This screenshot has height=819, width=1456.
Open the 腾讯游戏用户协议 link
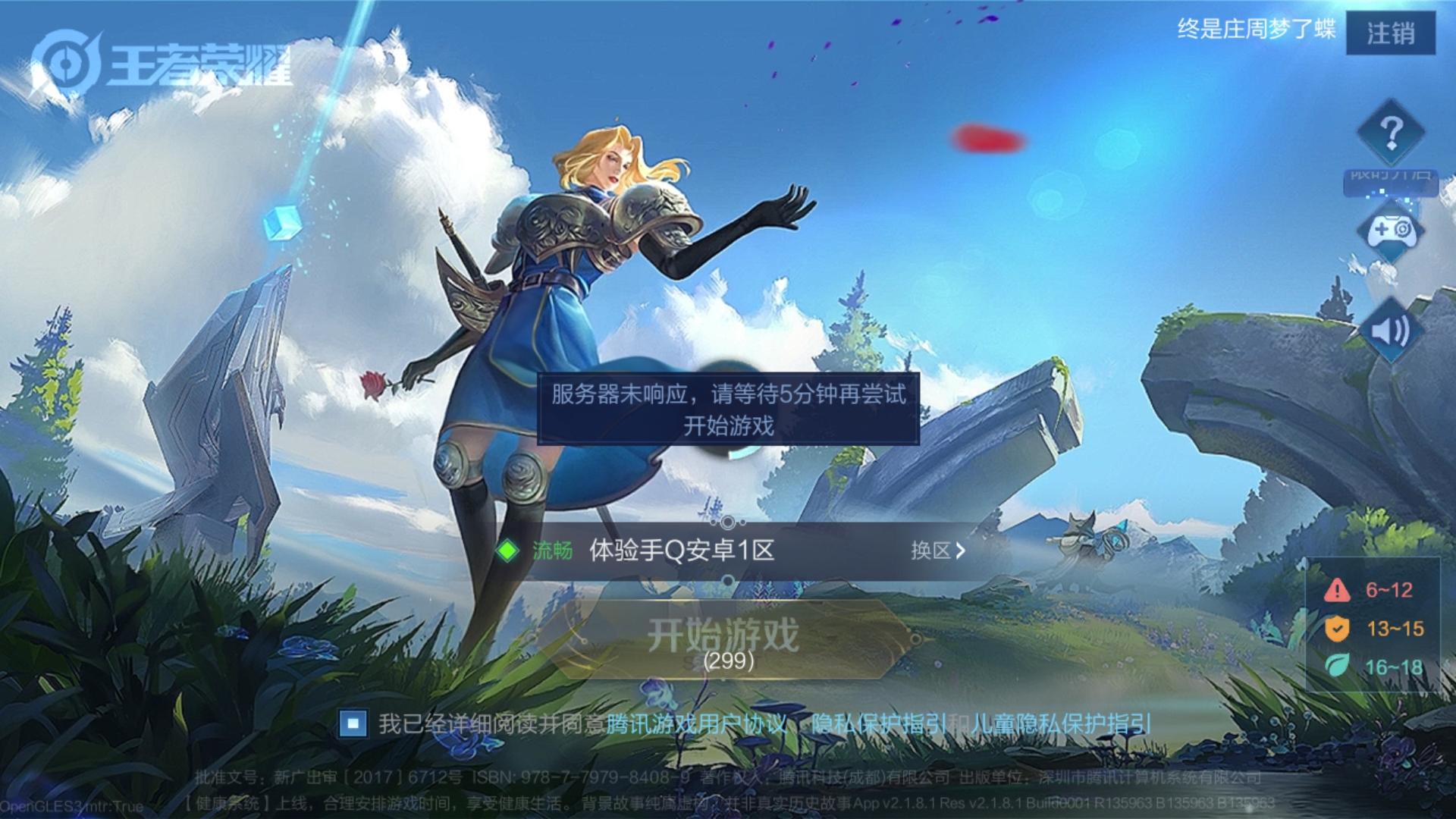[x=696, y=726]
